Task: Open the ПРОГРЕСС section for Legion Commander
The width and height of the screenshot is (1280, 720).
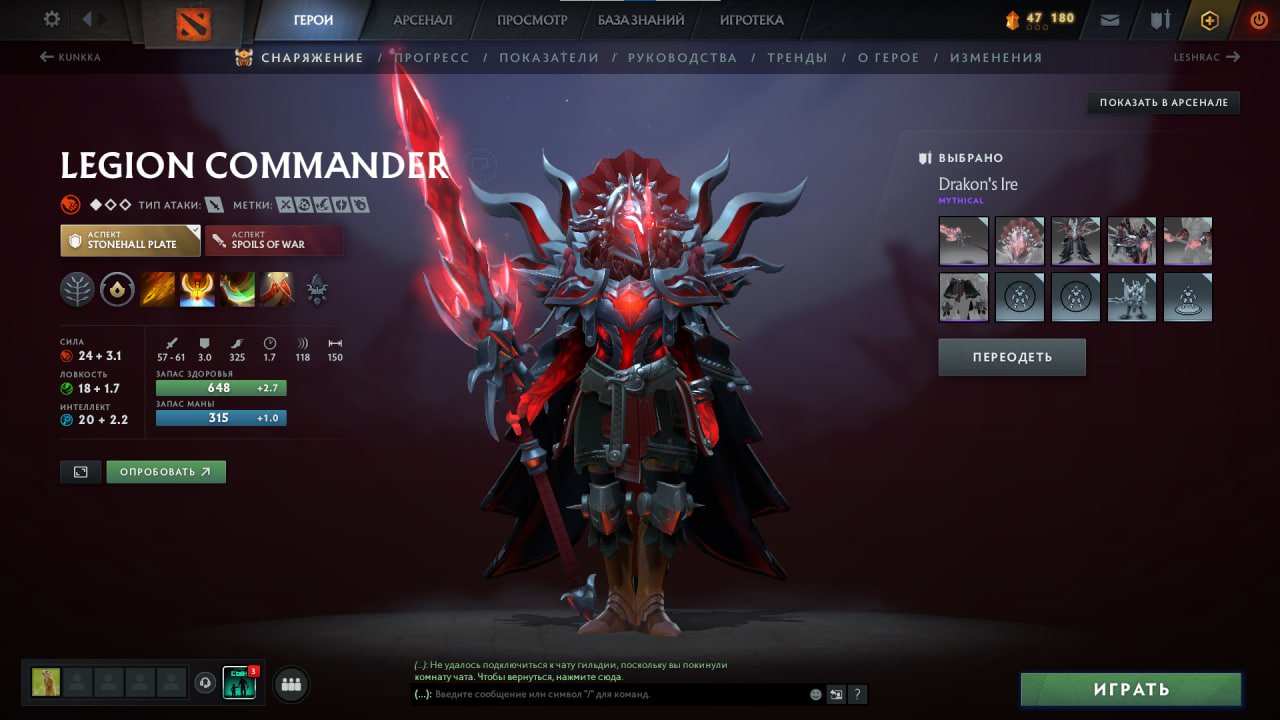Action: (433, 58)
